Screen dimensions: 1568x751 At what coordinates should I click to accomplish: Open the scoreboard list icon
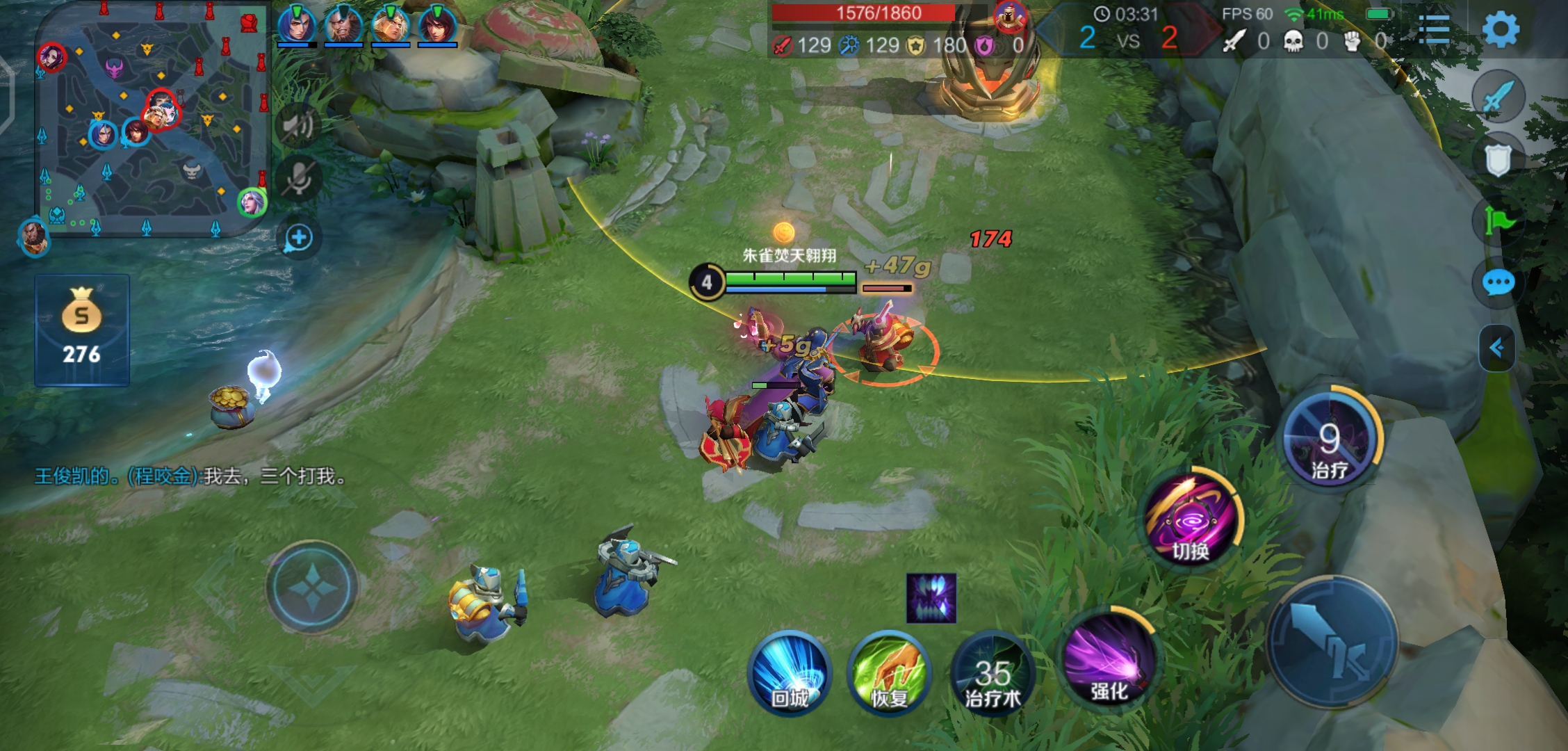coord(1433,31)
